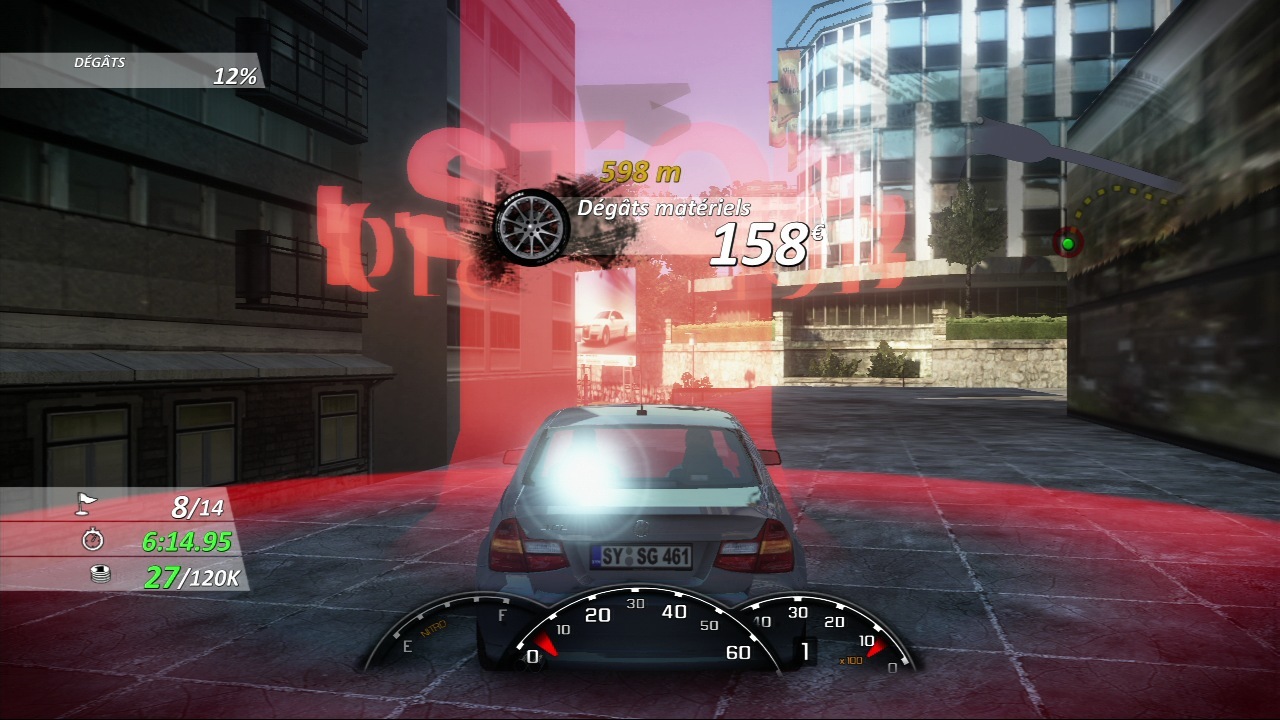The height and width of the screenshot is (720, 1280).
Task: Click the coin stack money icon
Action: (x=100, y=575)
